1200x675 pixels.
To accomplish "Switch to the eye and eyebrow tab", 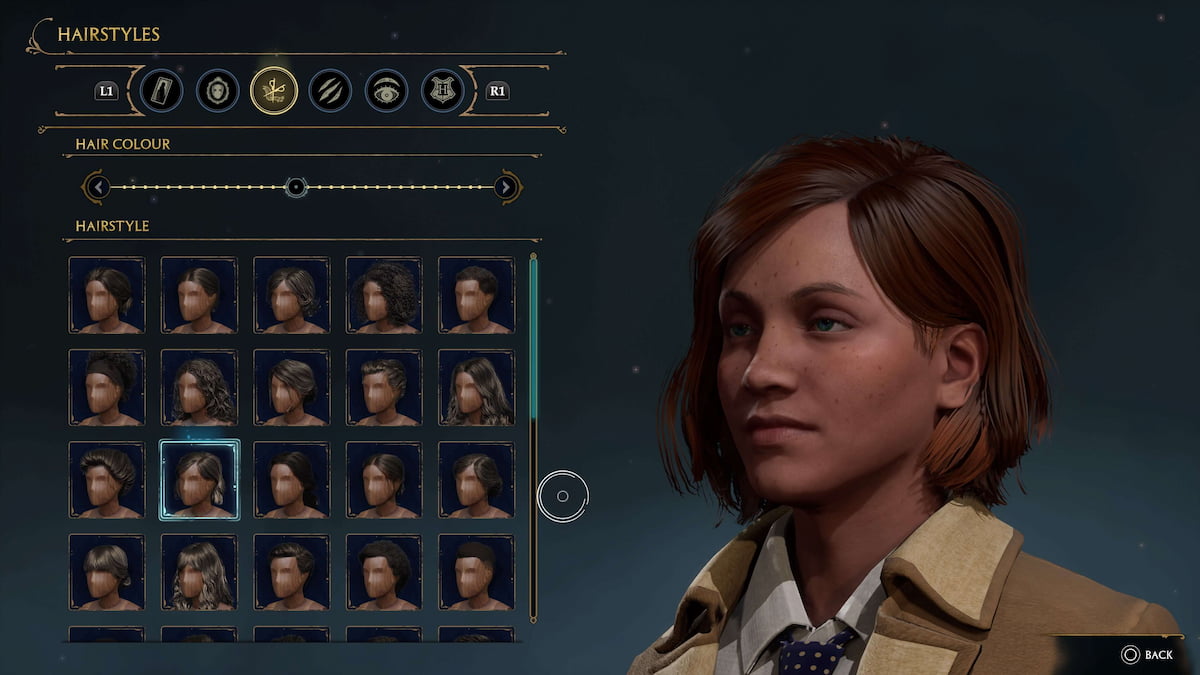I will tap(385, 91).
